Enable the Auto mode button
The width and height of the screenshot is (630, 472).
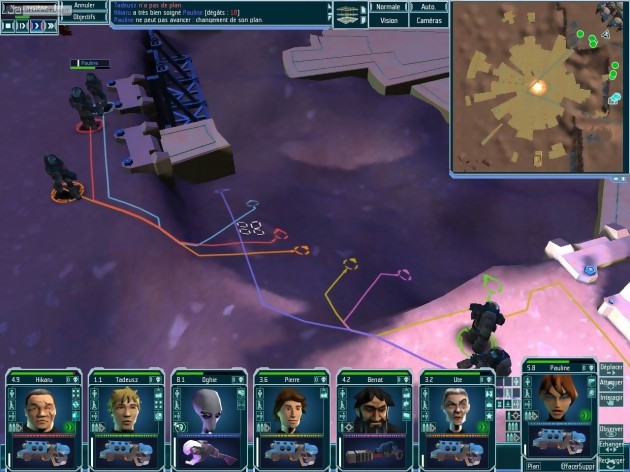point(428,6)
